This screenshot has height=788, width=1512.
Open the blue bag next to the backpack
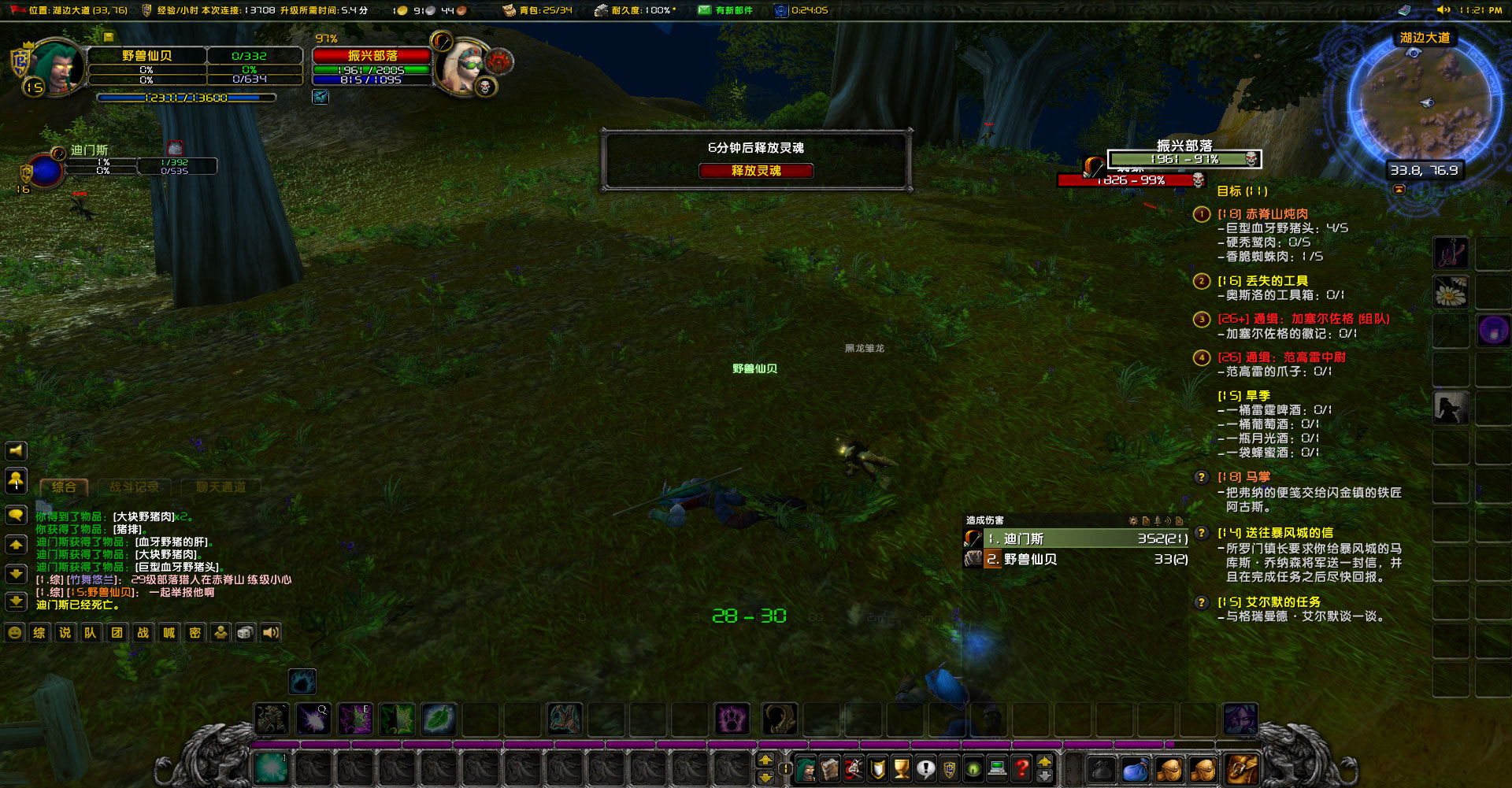(1136, 769)
